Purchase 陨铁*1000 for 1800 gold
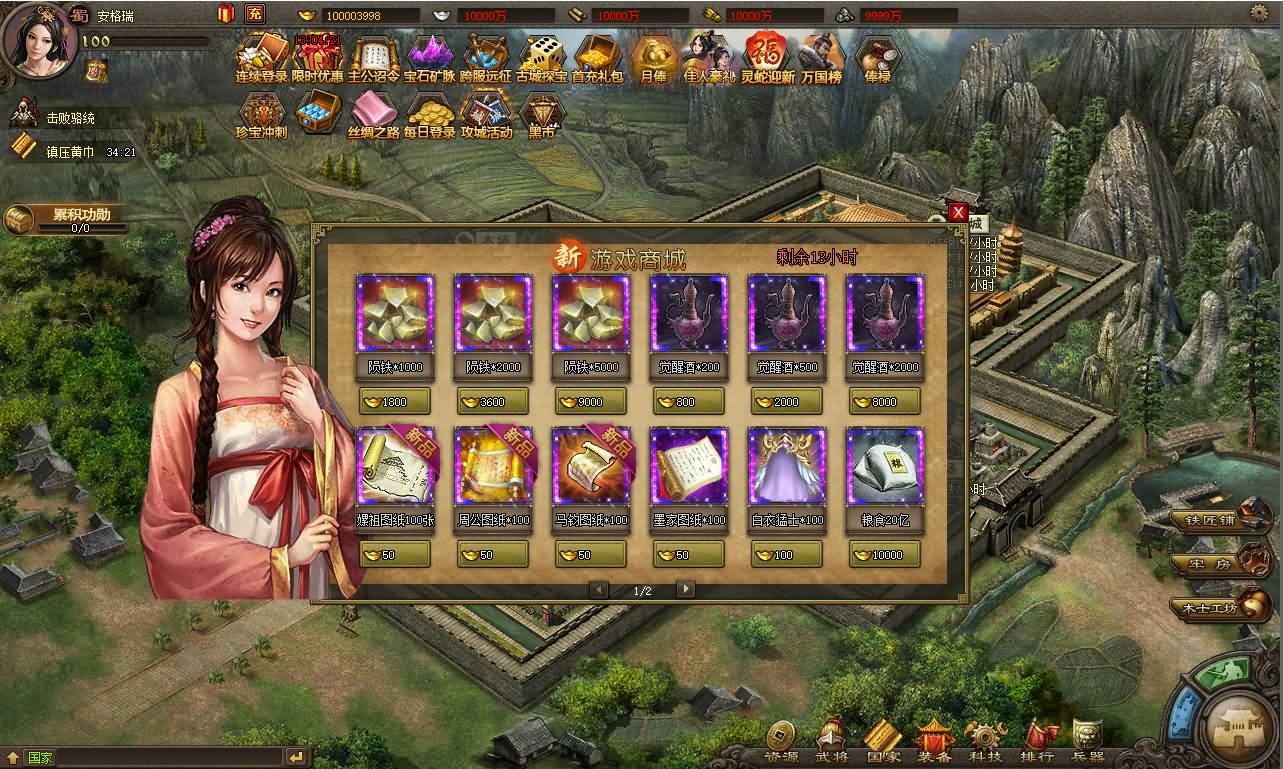 [394, 401]
